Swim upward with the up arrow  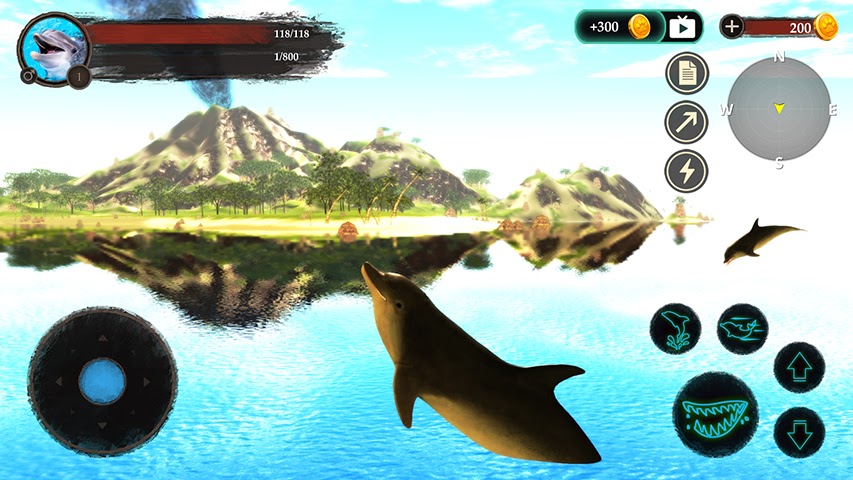[x=799, y=367]
